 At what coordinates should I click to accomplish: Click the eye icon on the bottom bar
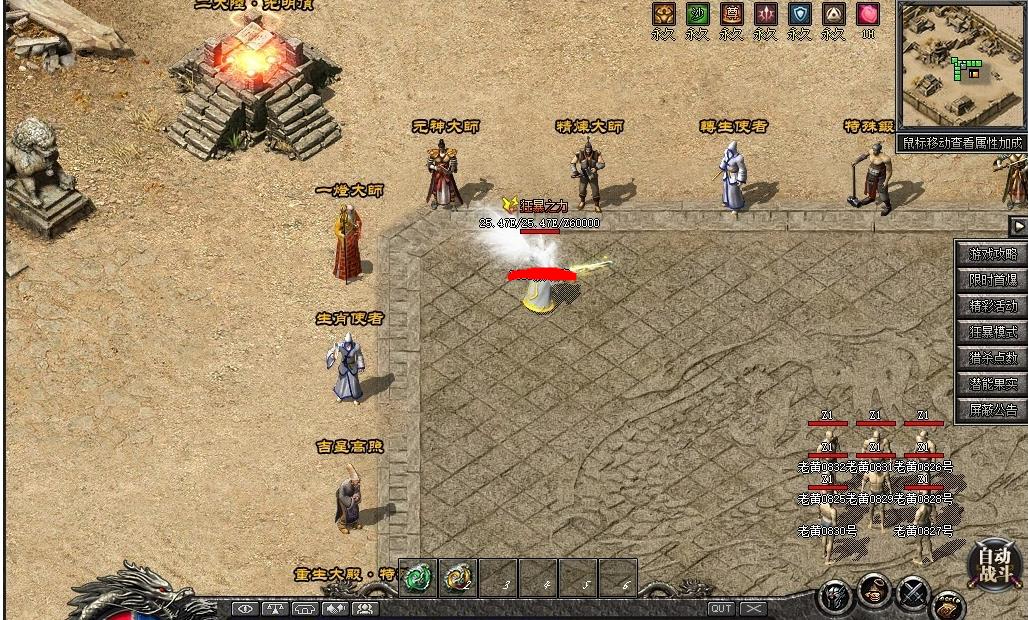point(245,608)
